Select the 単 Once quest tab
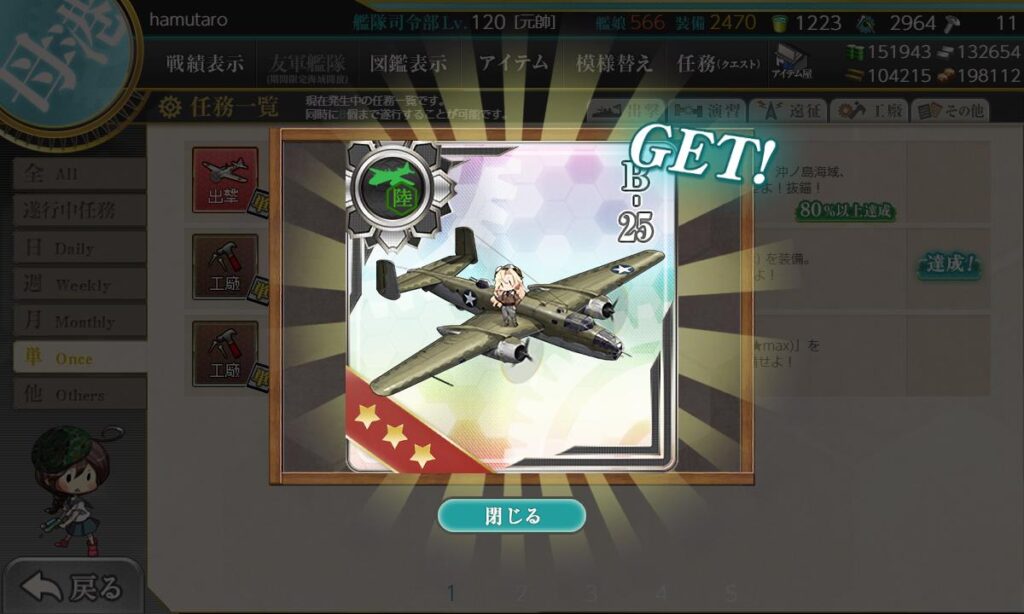Screen dimensions: 1024x614 click(x=78, y=358)
